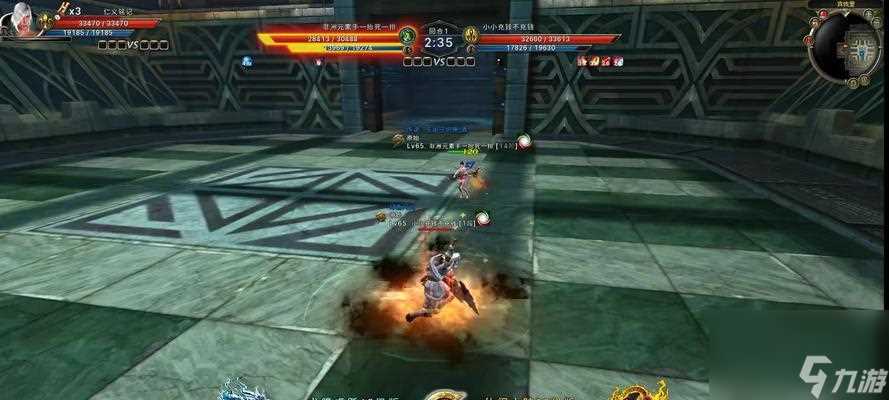
Task: Click the white-haired player portrait
Action: point(18,22)
